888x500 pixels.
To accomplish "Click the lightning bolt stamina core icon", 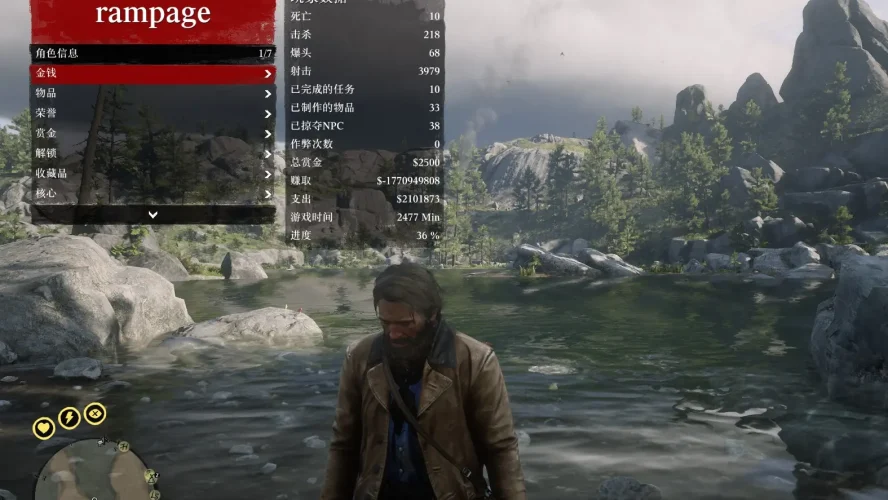I will (x=69, y=418).
